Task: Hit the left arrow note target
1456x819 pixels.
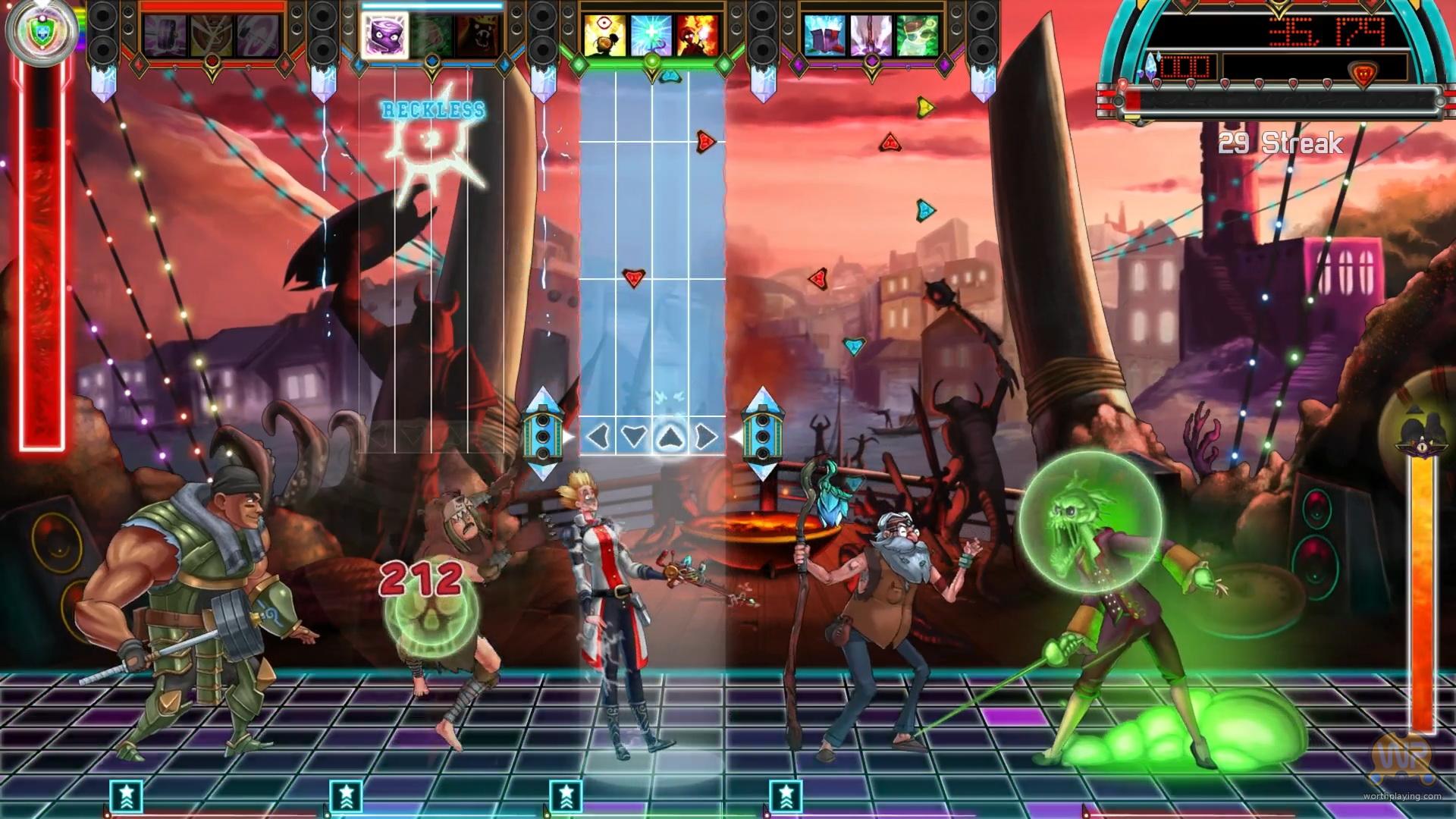Action: (599, 437)
